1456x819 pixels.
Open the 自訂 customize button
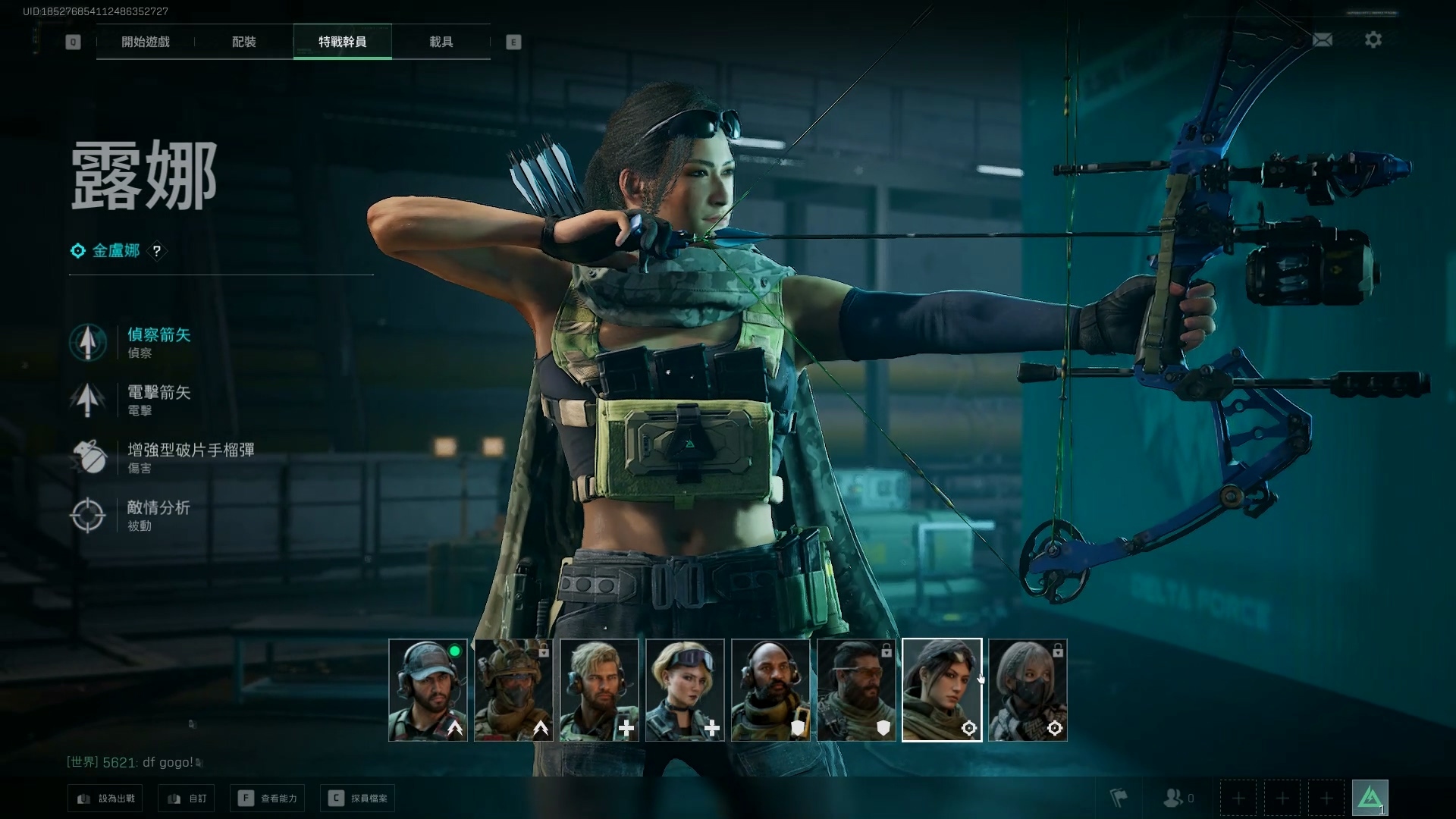click(187, 799)
